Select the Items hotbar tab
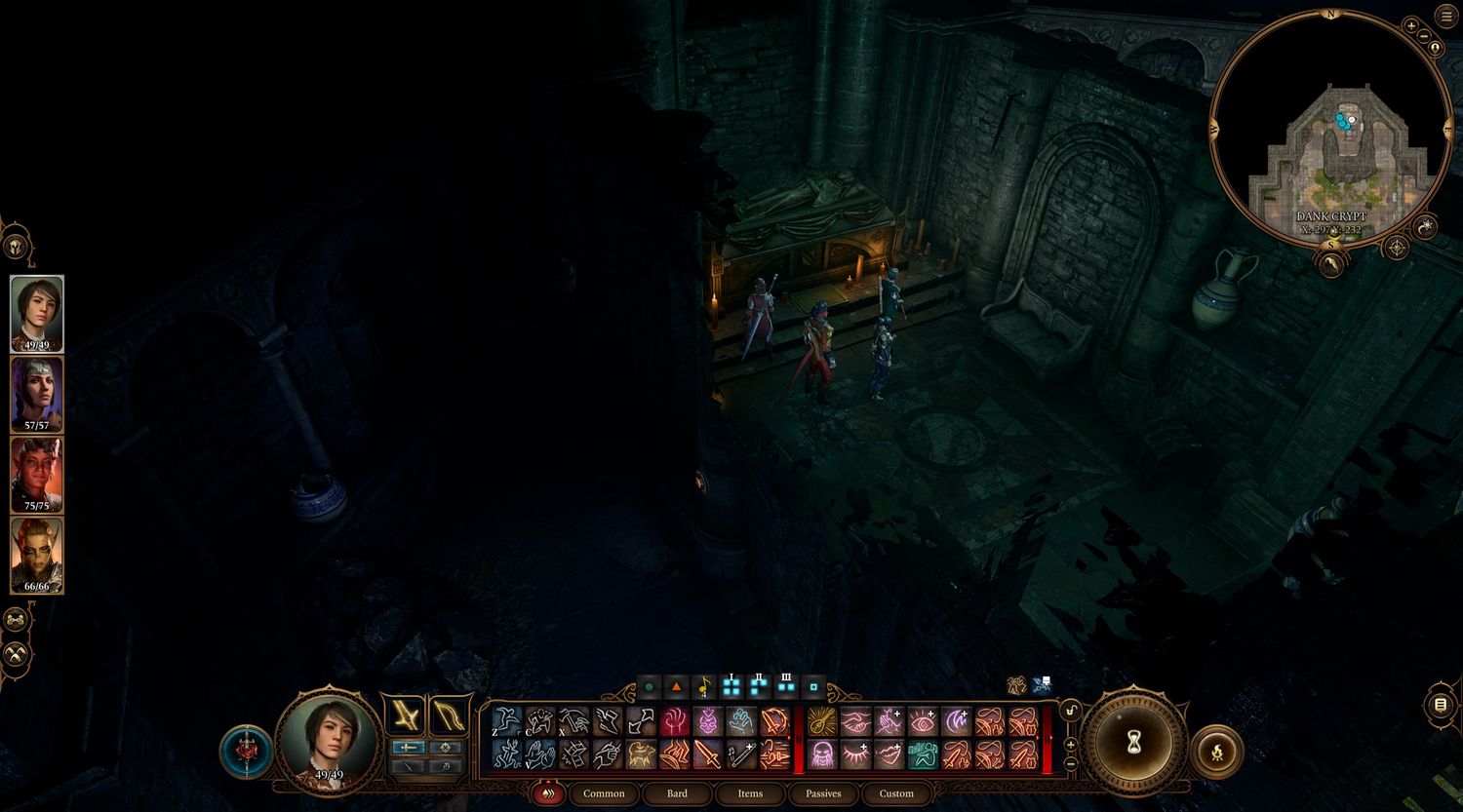The width and height of the screenshot is (1463, 812). (750, 793)
